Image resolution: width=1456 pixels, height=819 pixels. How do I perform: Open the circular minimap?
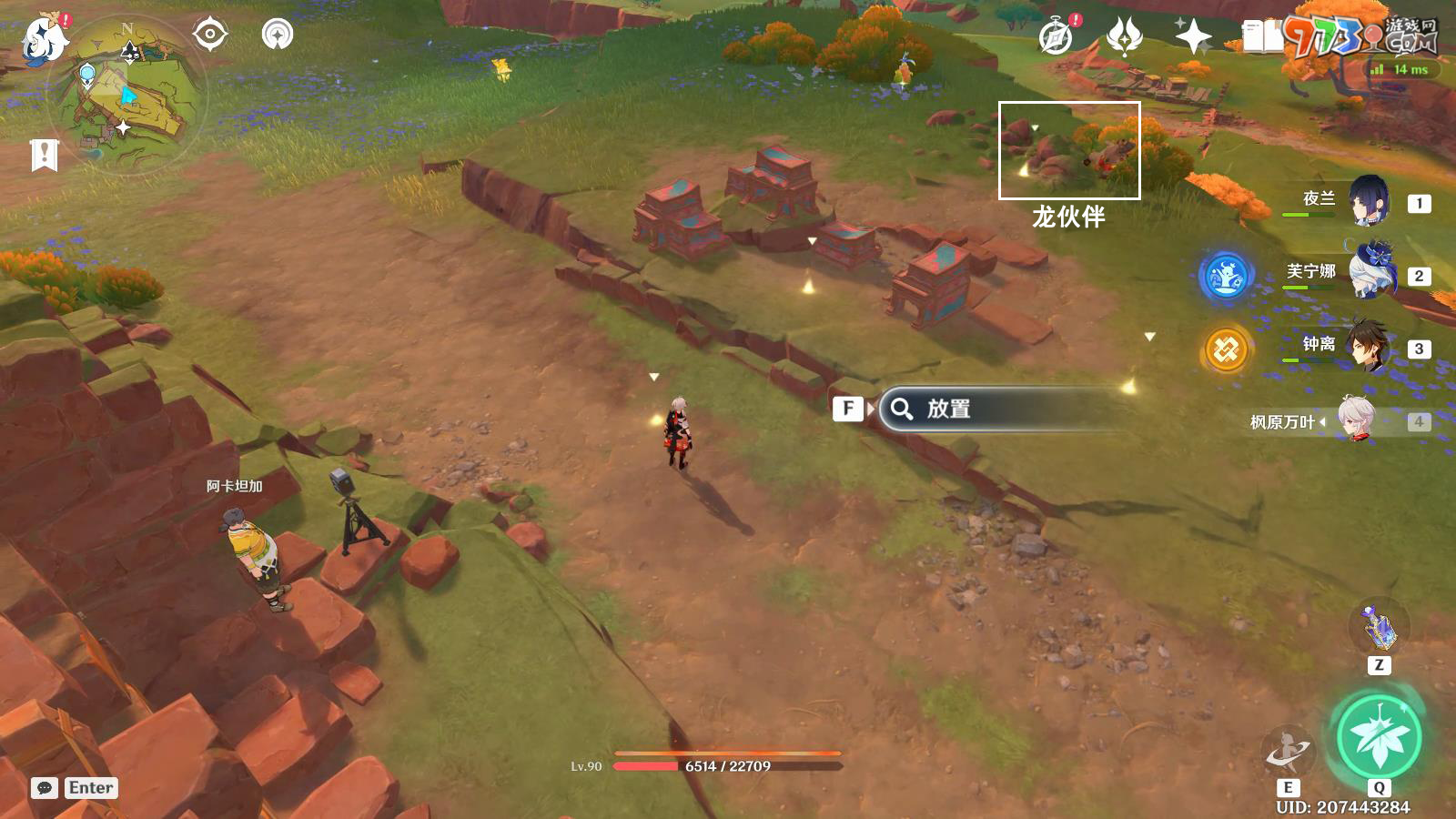(127, 95)
